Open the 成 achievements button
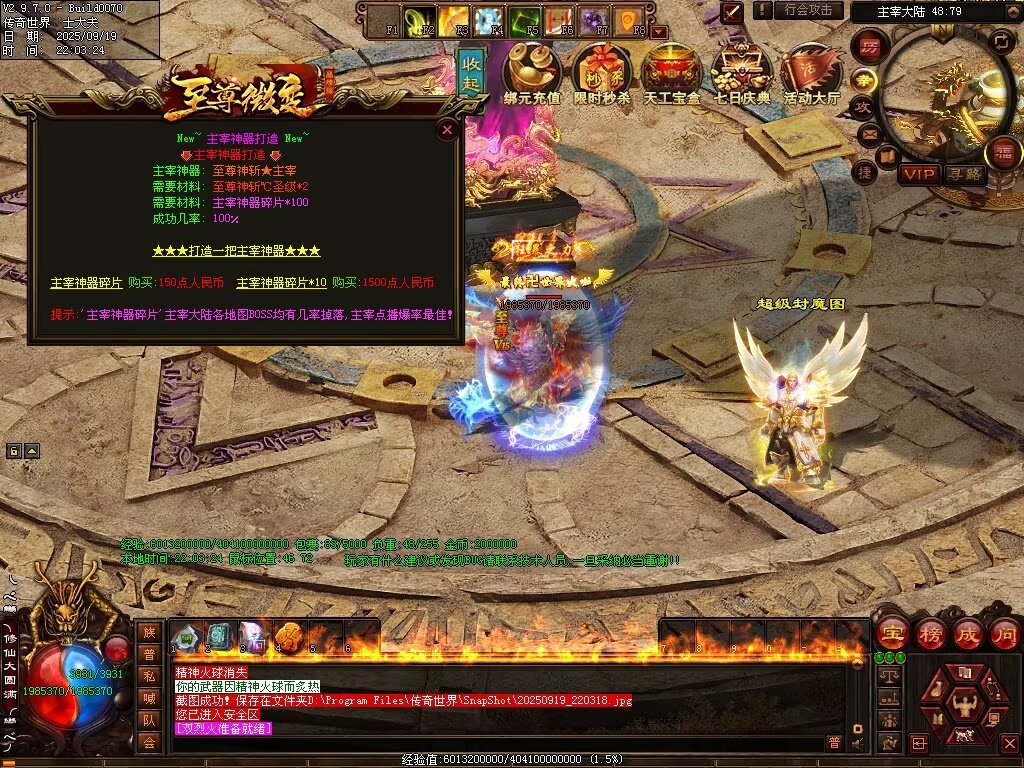This screenshot has width=1024, height=768. tap(968, 633)
